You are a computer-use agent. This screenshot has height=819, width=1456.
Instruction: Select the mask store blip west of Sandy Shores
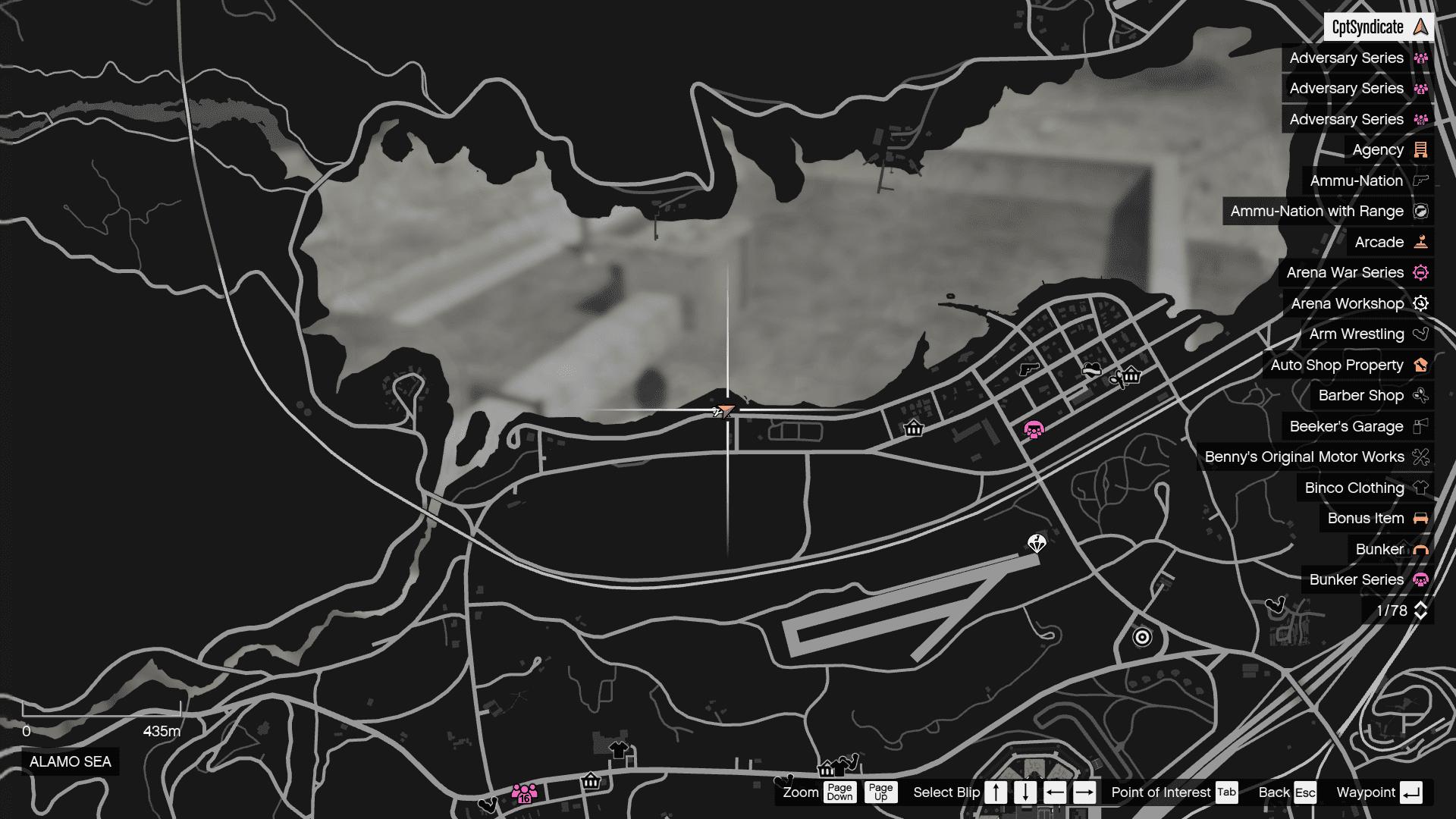tap(913, 428)
